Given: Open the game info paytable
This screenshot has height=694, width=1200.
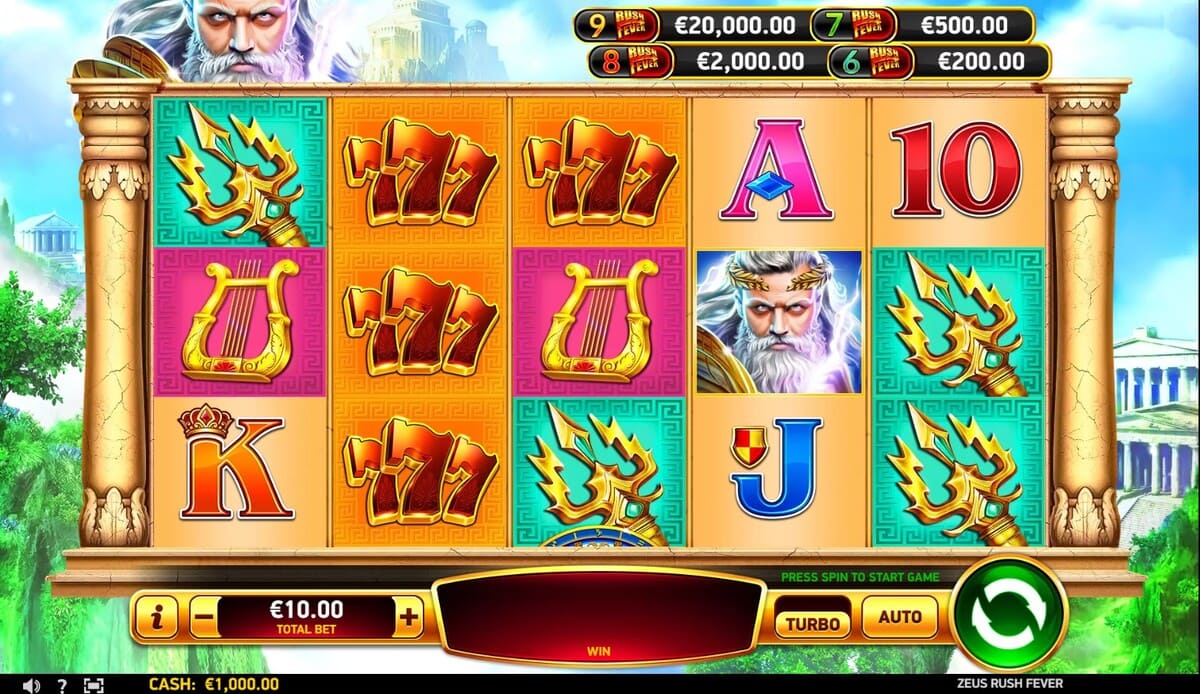Looking at the screenshot, I should [155, 618].
